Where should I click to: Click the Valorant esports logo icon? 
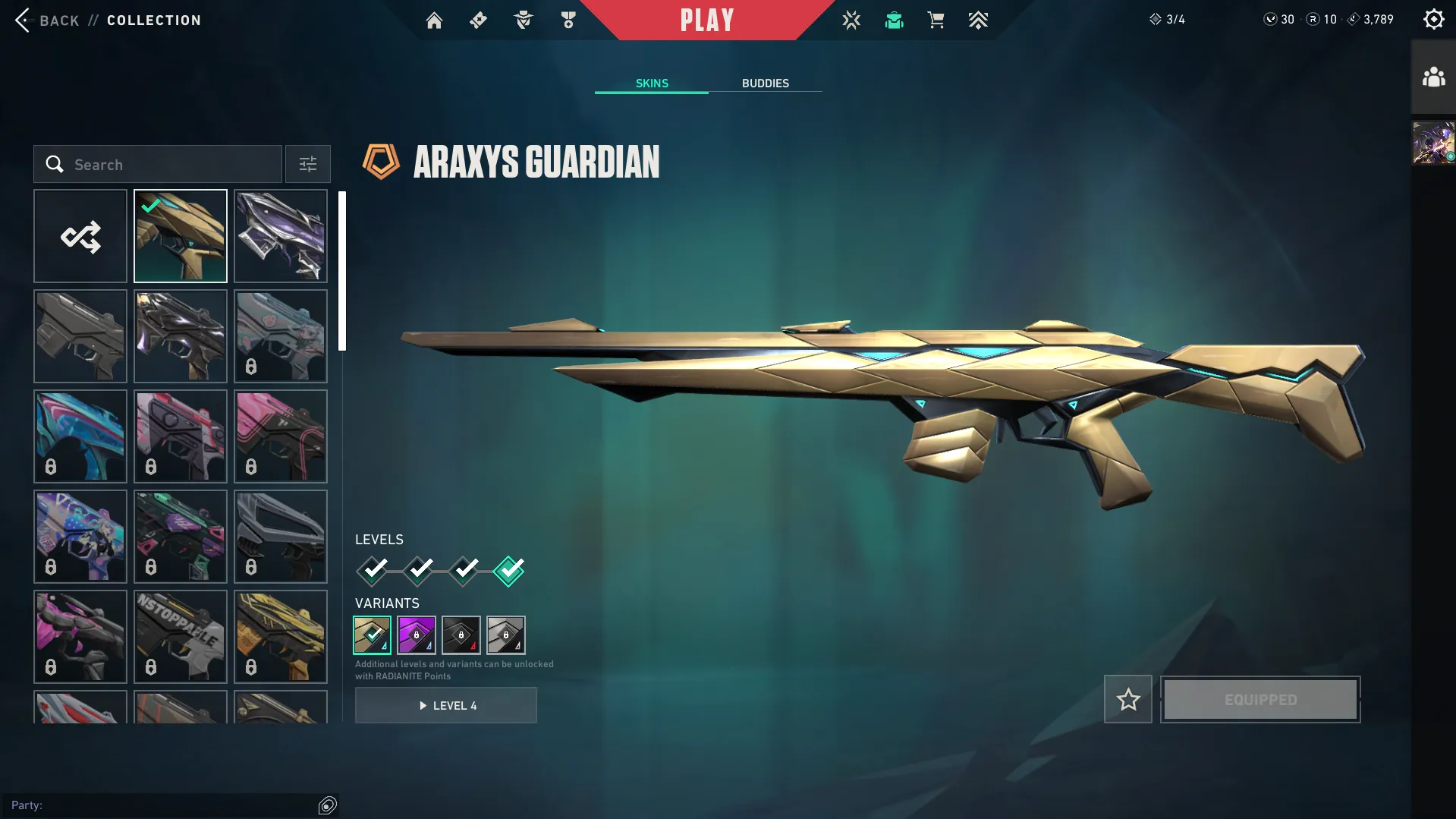coord(851,20)
